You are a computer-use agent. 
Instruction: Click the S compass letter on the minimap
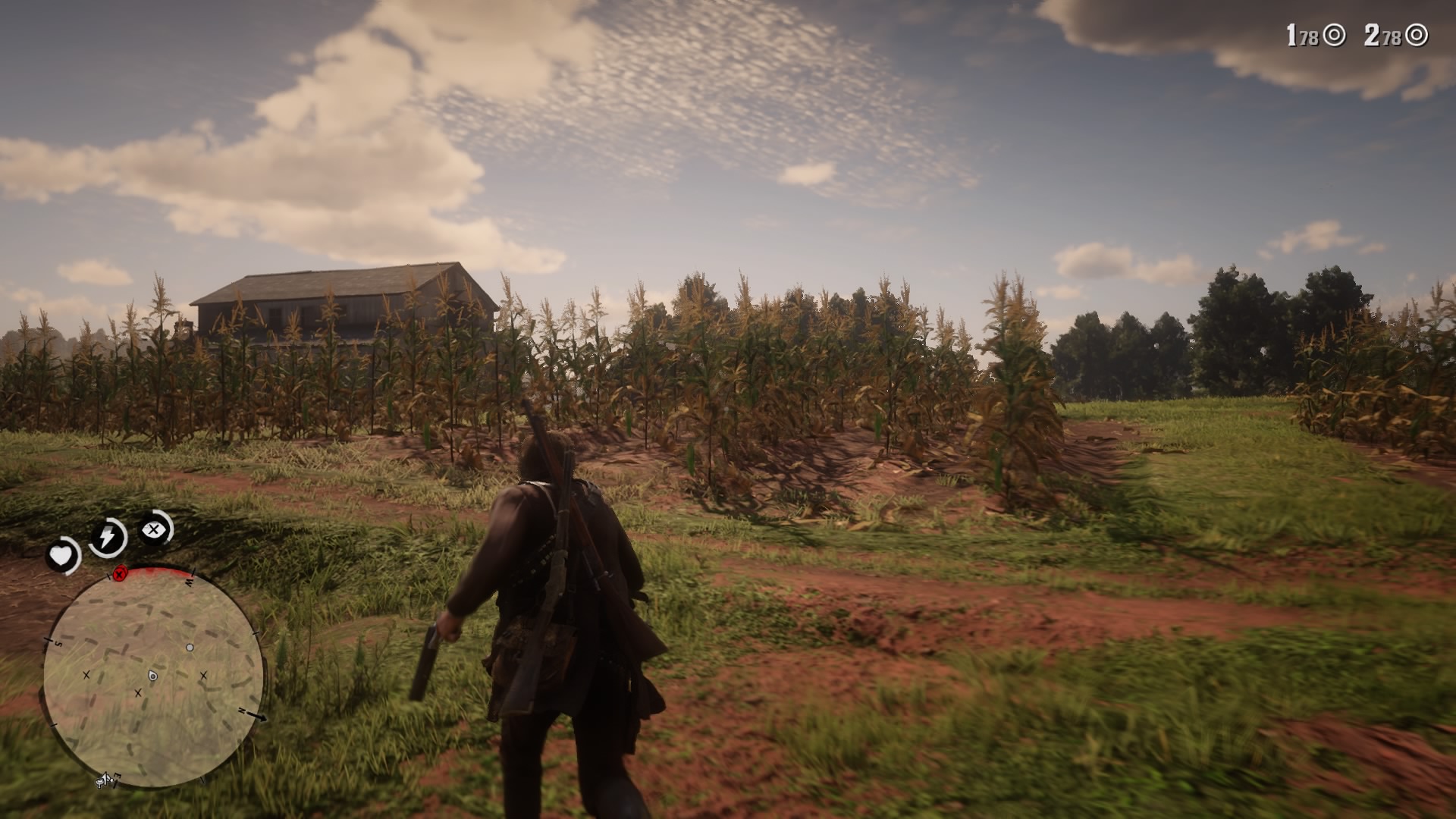58,643
